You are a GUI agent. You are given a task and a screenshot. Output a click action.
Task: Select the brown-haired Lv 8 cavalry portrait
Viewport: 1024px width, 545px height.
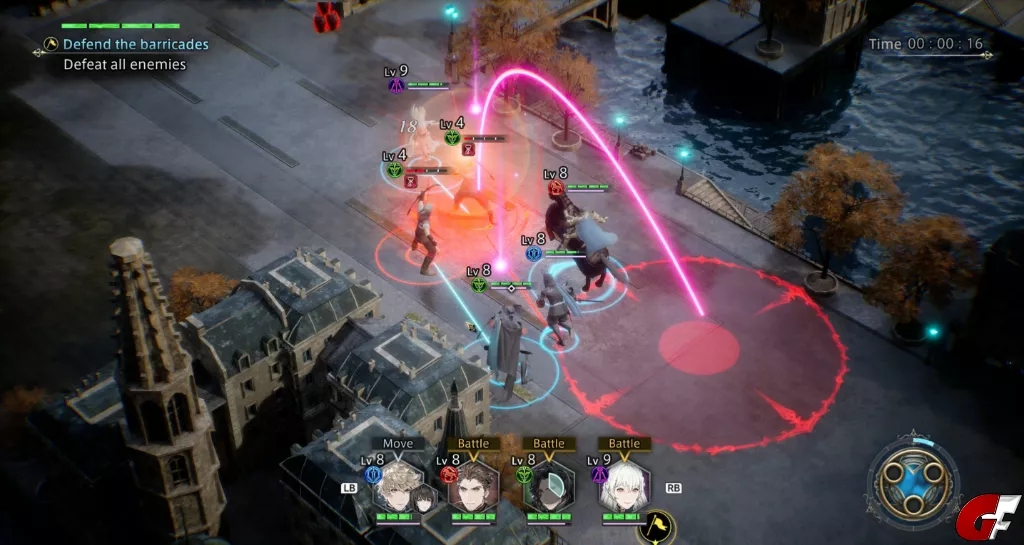[x=473, y=486]
